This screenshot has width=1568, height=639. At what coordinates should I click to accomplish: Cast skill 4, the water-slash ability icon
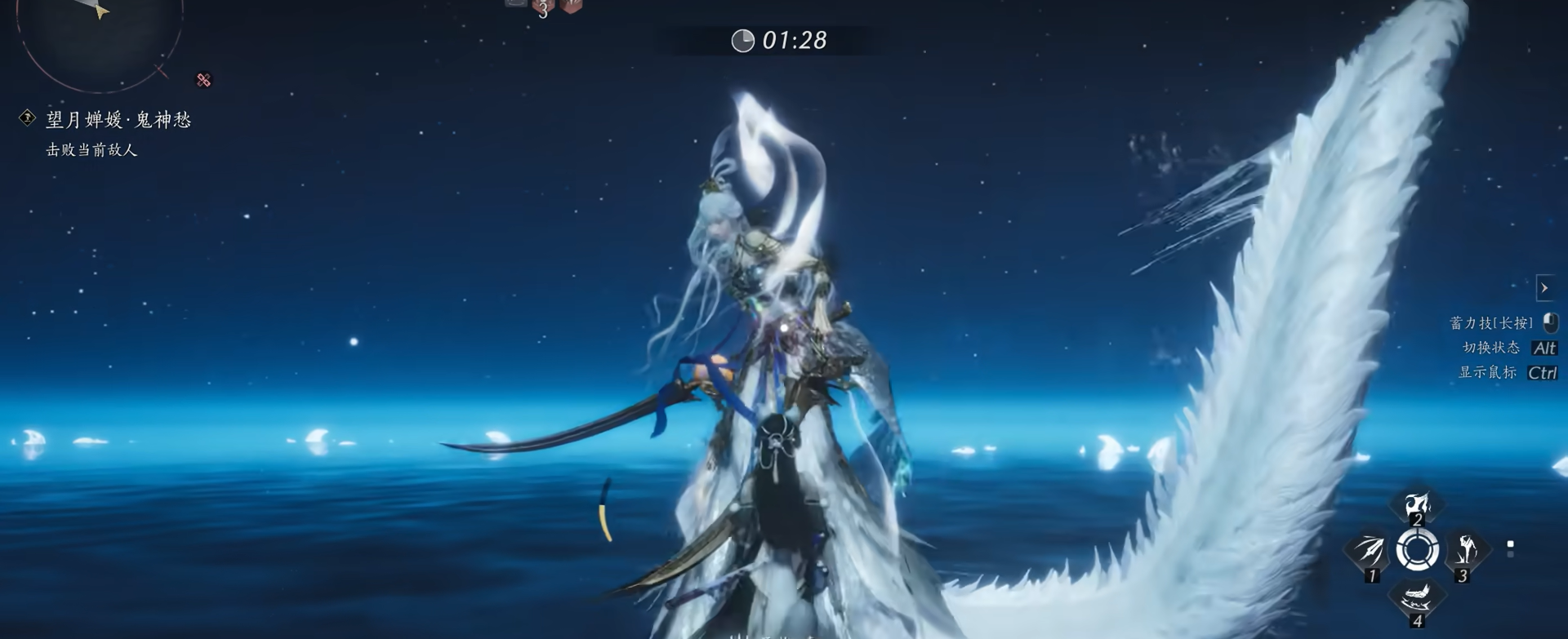coord(1418,597)
